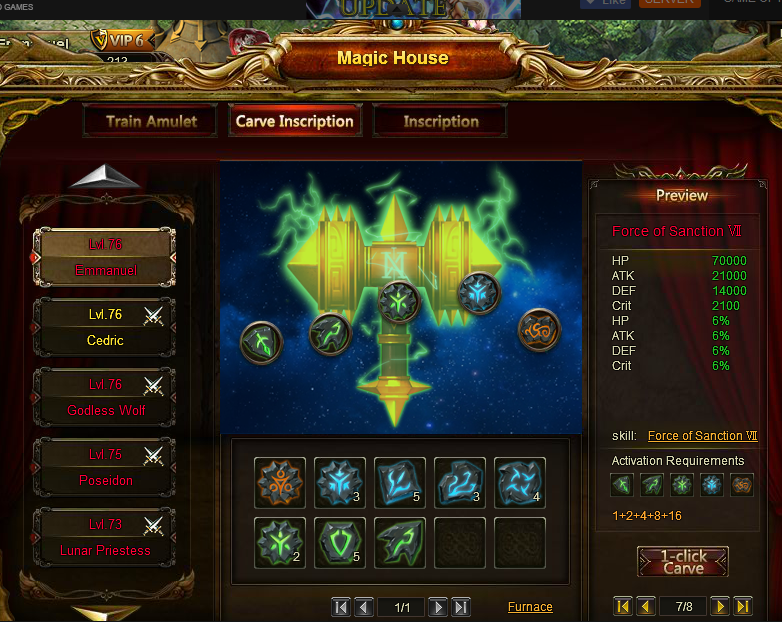
Task: Select hero Cedric
Action: [x=105, y=327]
